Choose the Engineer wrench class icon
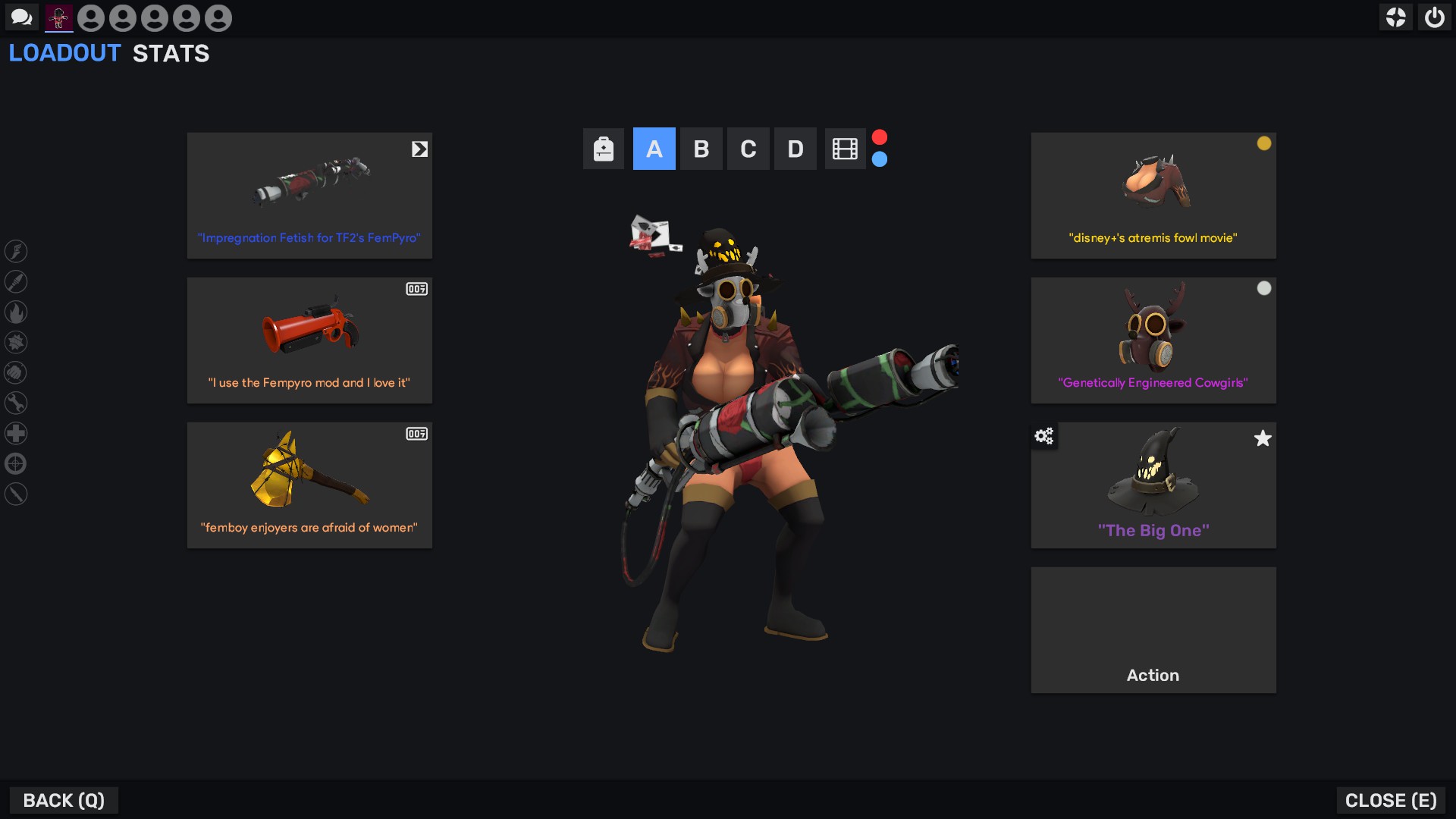Screen dimensions: 1456x819 click(17, 403)
